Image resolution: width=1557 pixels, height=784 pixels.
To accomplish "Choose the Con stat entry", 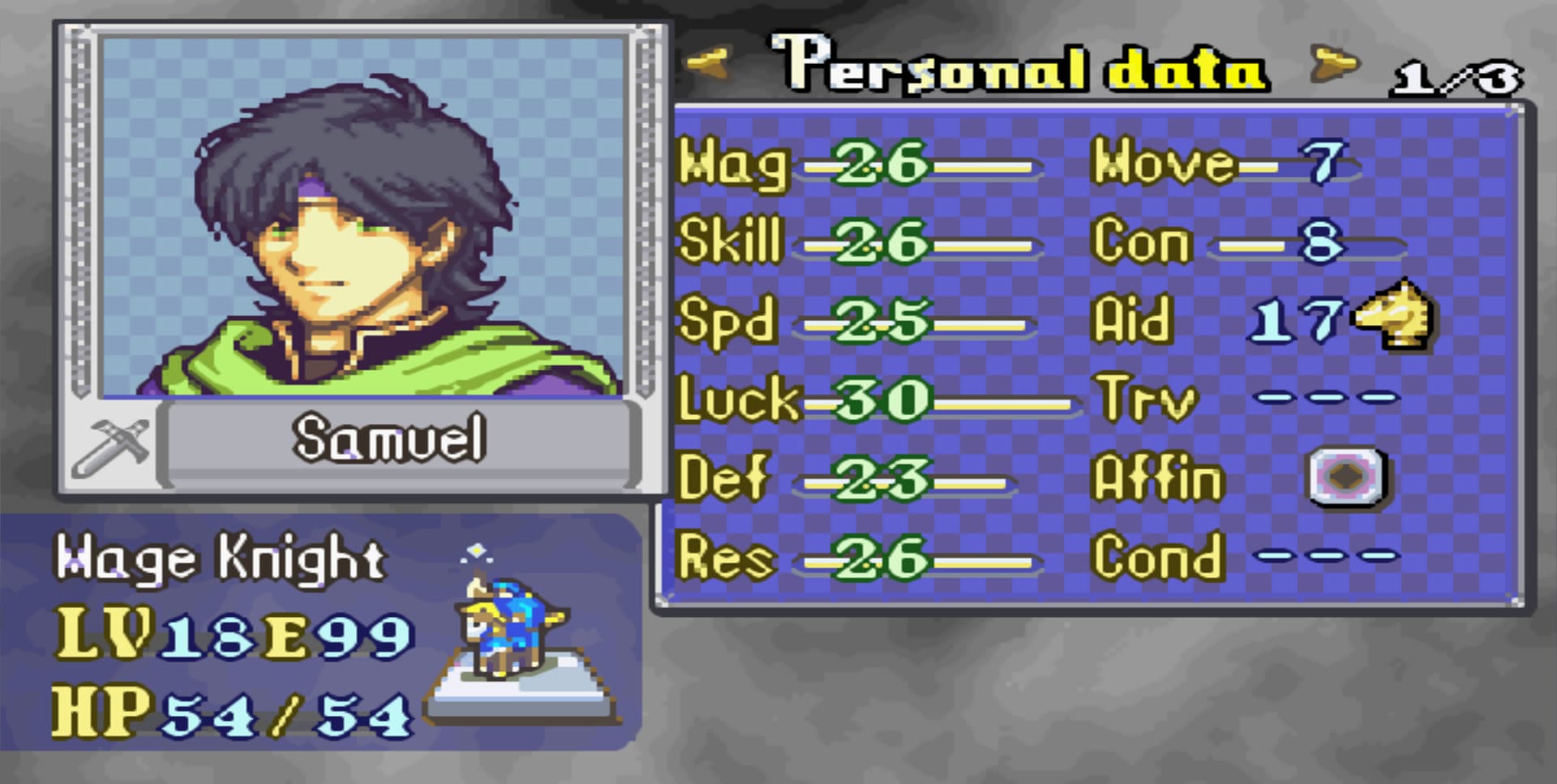I will pyautogui.click(x=1247, y=242).
